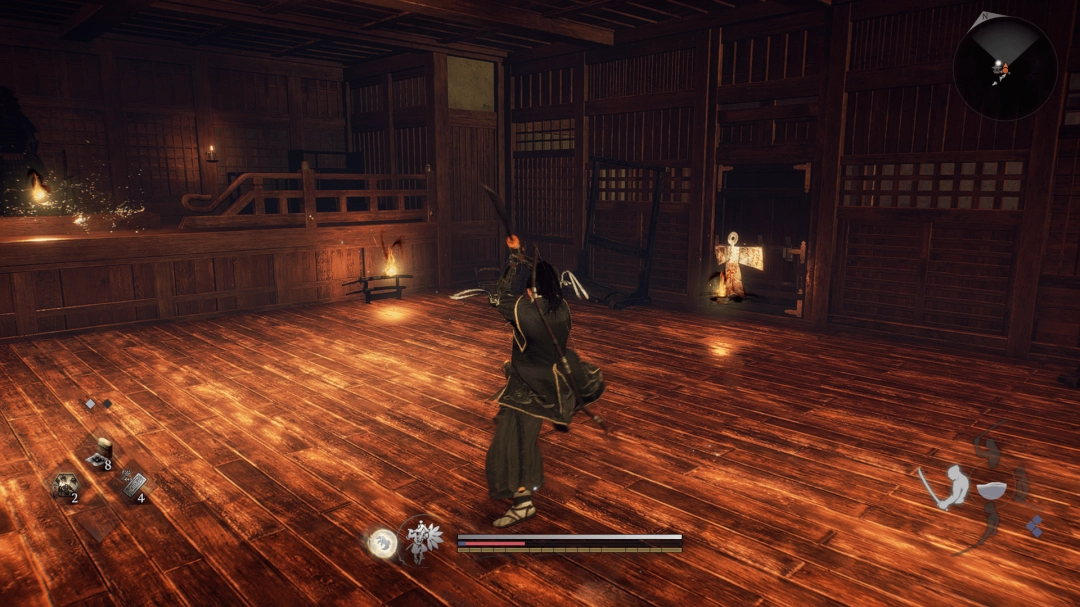Click the bowl-shaped icon in the stance wheel

click(990, 491)
